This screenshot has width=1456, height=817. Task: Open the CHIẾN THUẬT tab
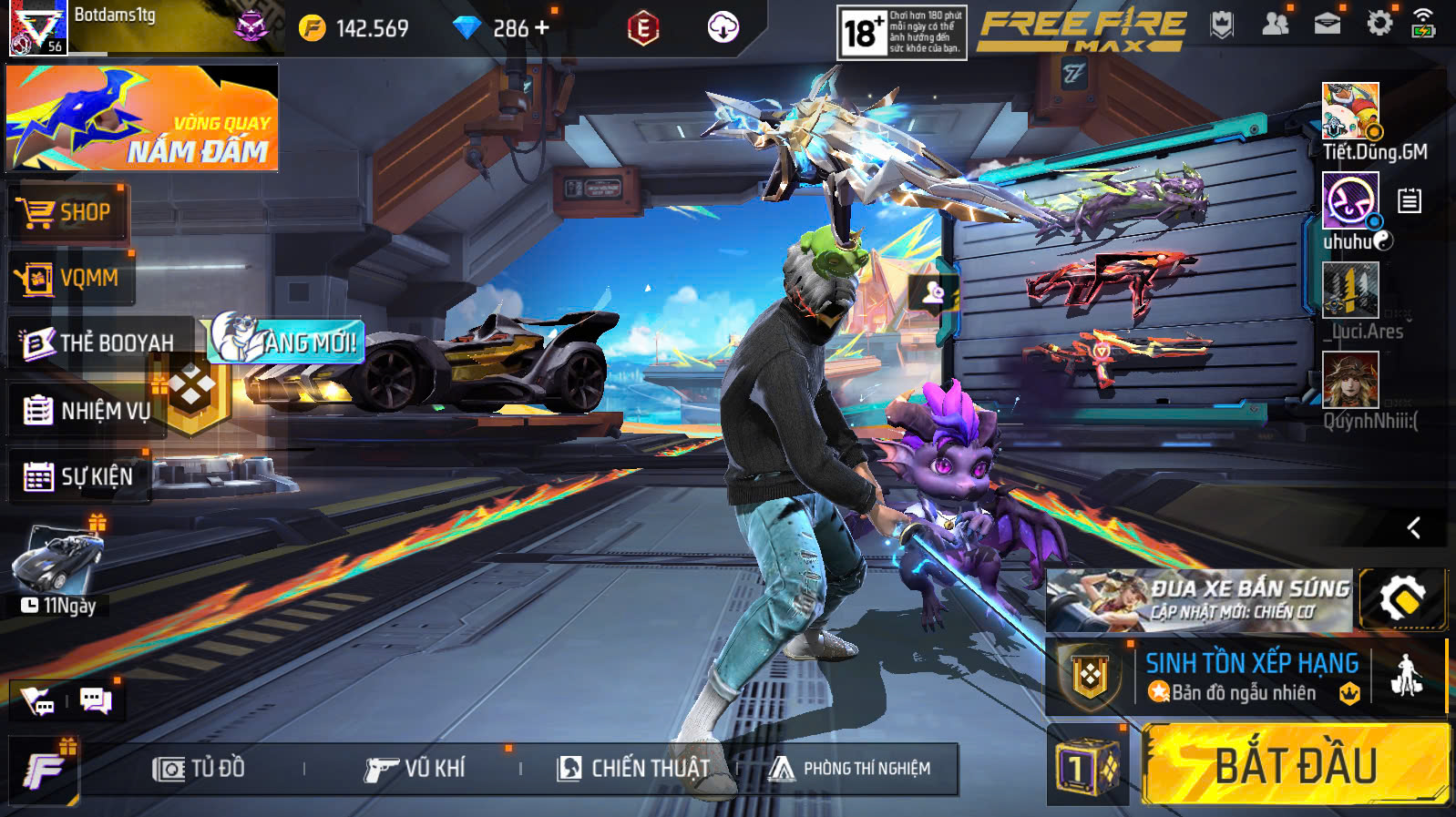pos(633,769)
